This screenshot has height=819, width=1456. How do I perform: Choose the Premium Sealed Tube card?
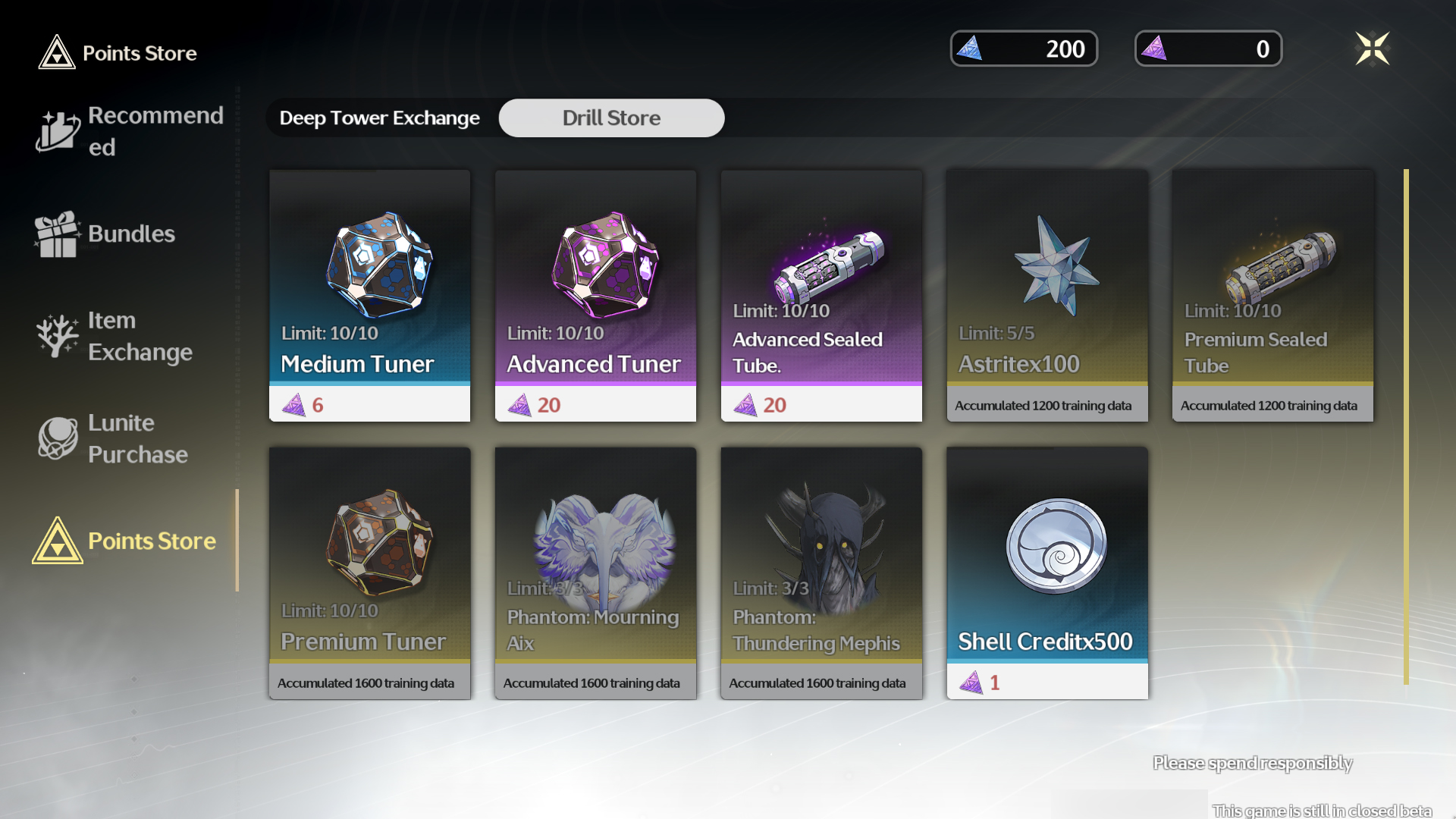click(x=1272, y=295)
